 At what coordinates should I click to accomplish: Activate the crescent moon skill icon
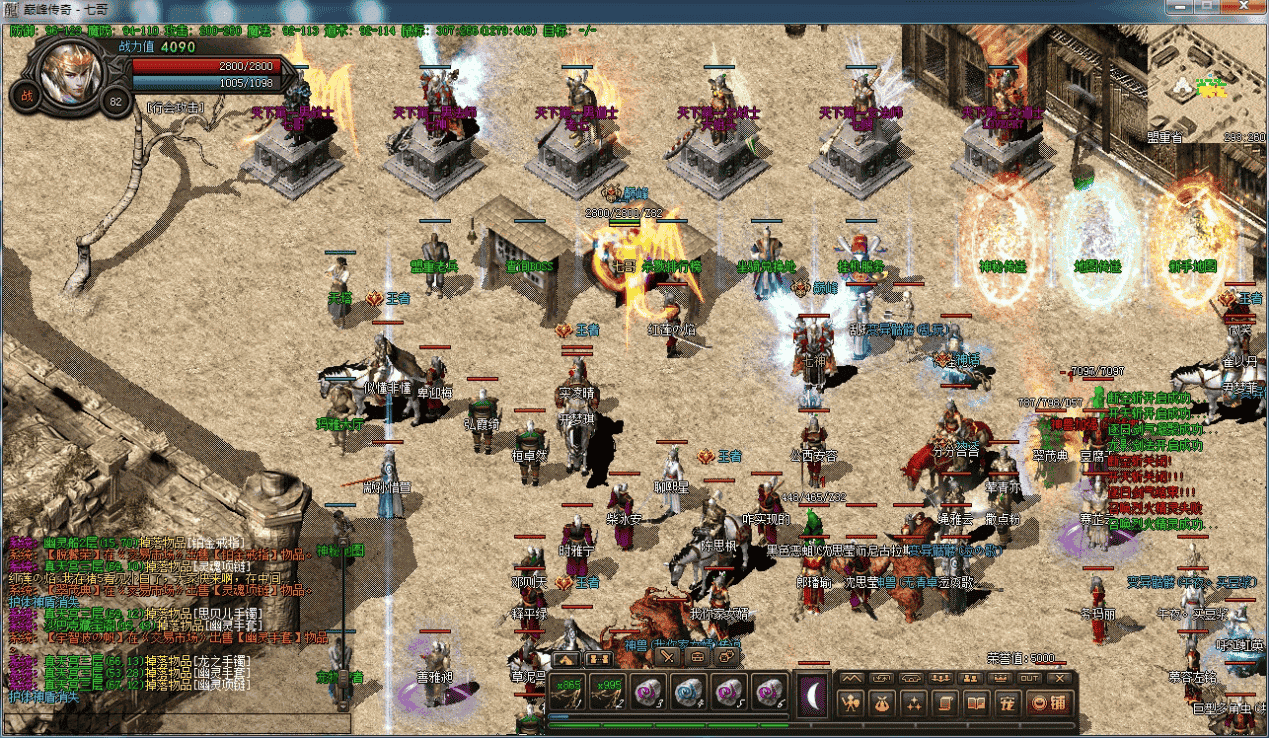[x=812, y=692]
